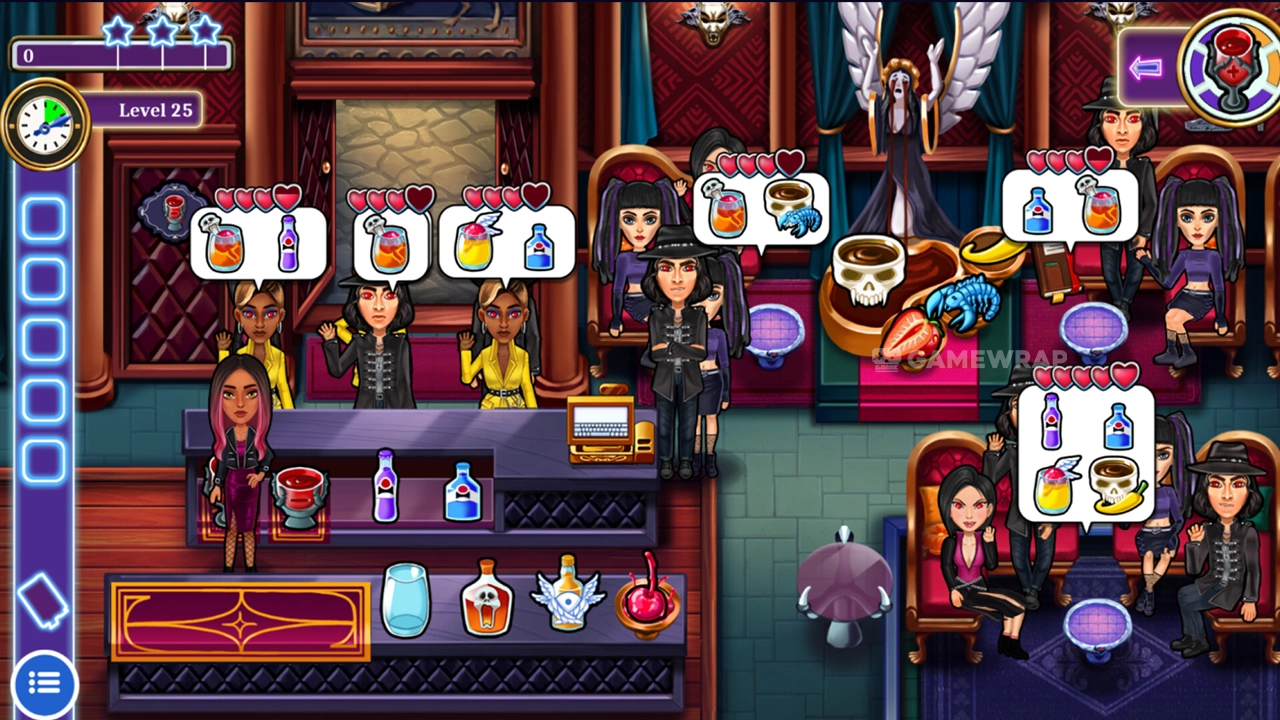1280x720 pixels.
Task: Pick the red goblet behind the bar
Action: (300, 494)
